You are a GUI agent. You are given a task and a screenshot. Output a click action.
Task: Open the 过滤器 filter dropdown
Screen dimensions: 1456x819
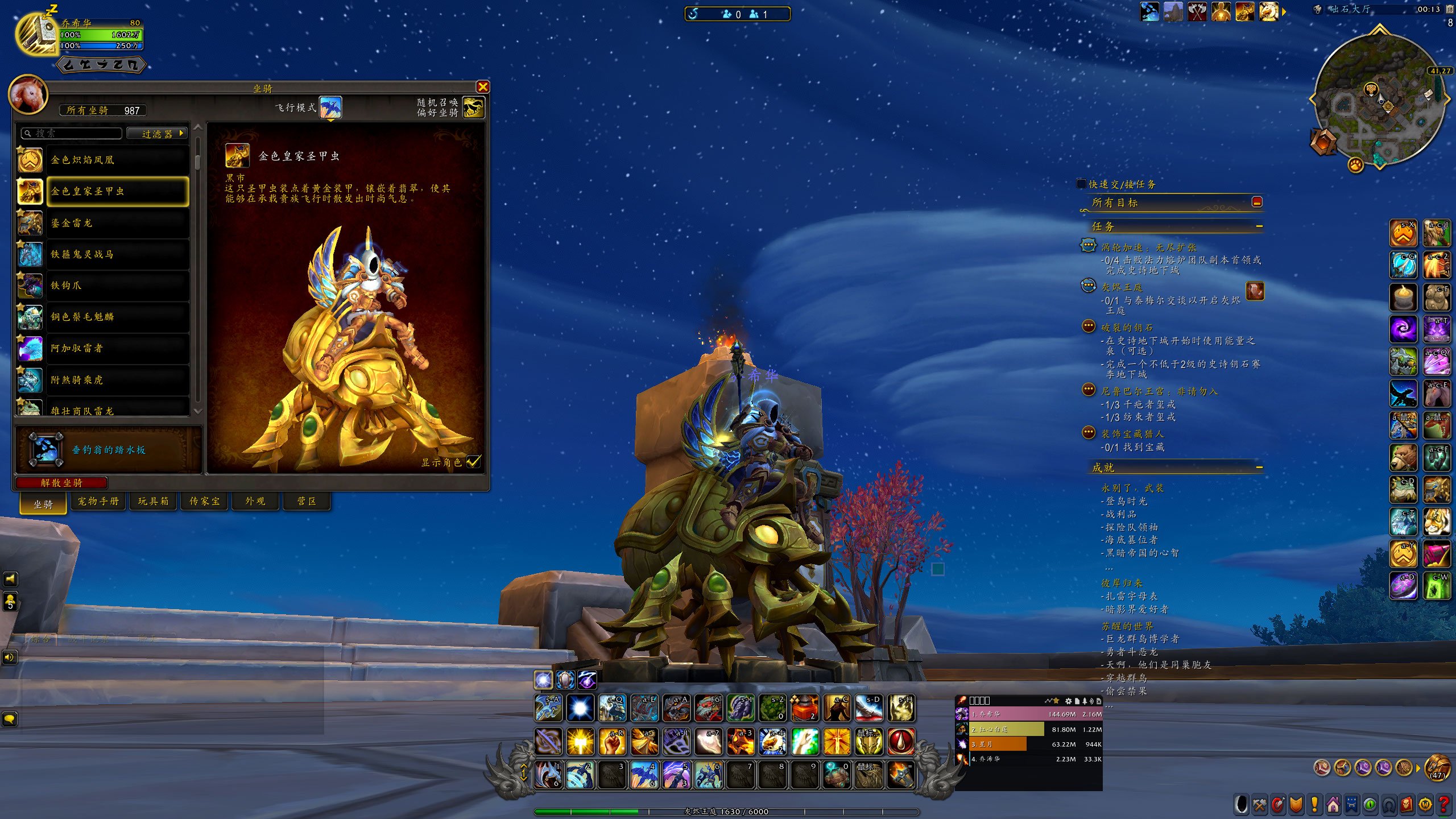click(x=158, y=134)
